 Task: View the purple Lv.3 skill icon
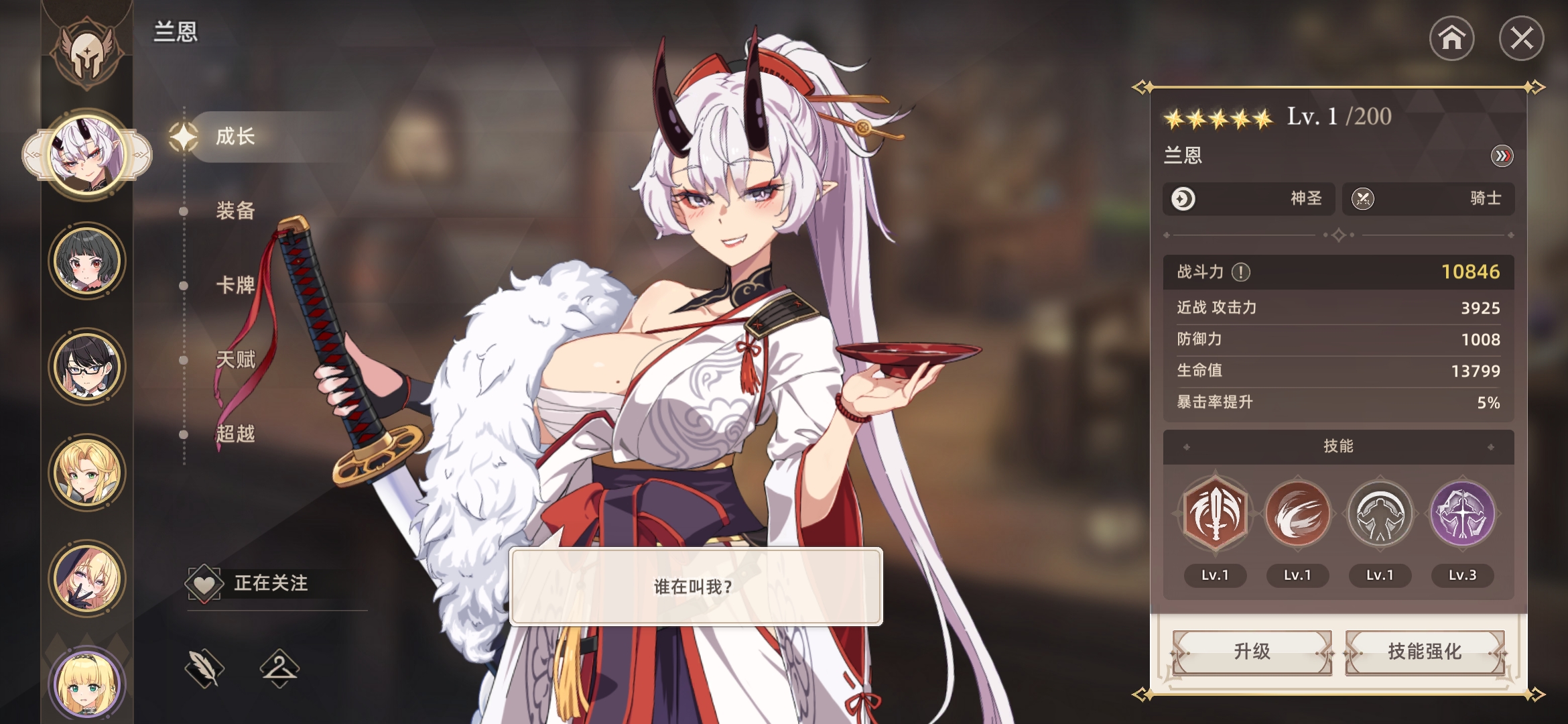tap(1462, 515)
